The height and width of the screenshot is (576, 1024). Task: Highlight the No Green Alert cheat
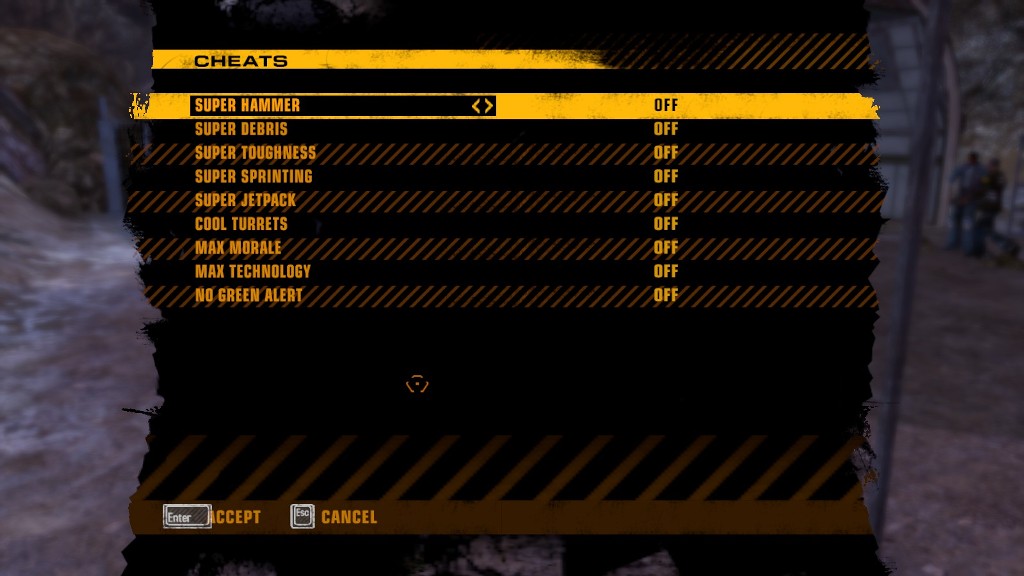point(248,295)
